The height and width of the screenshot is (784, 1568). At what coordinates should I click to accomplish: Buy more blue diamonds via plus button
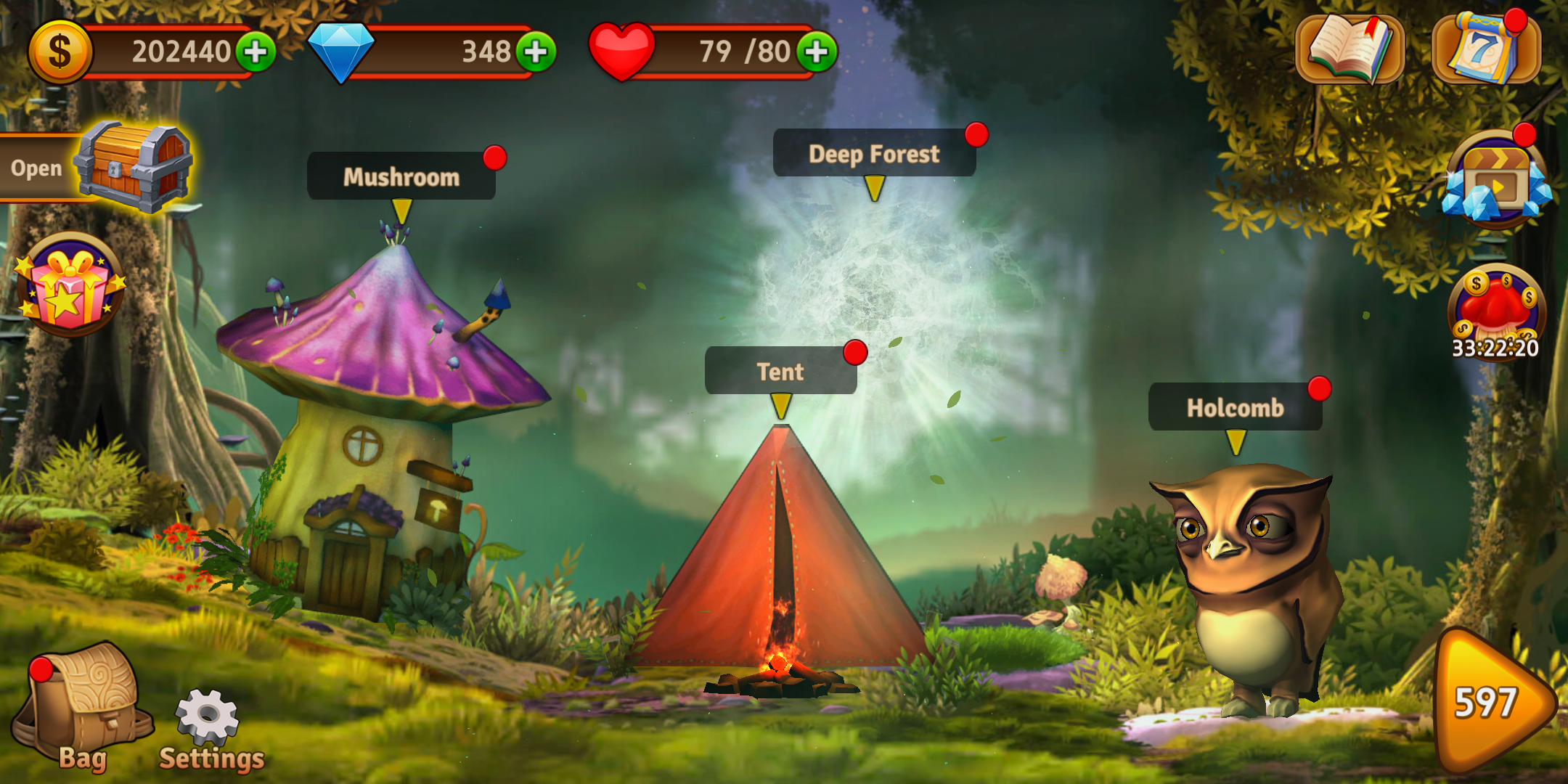click(536, 52)
